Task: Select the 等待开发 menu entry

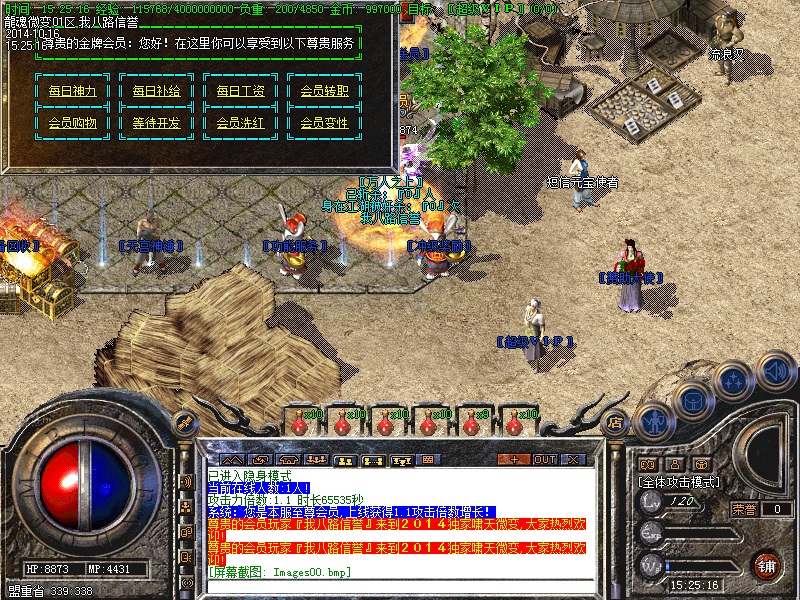Action: click(156, 123)
